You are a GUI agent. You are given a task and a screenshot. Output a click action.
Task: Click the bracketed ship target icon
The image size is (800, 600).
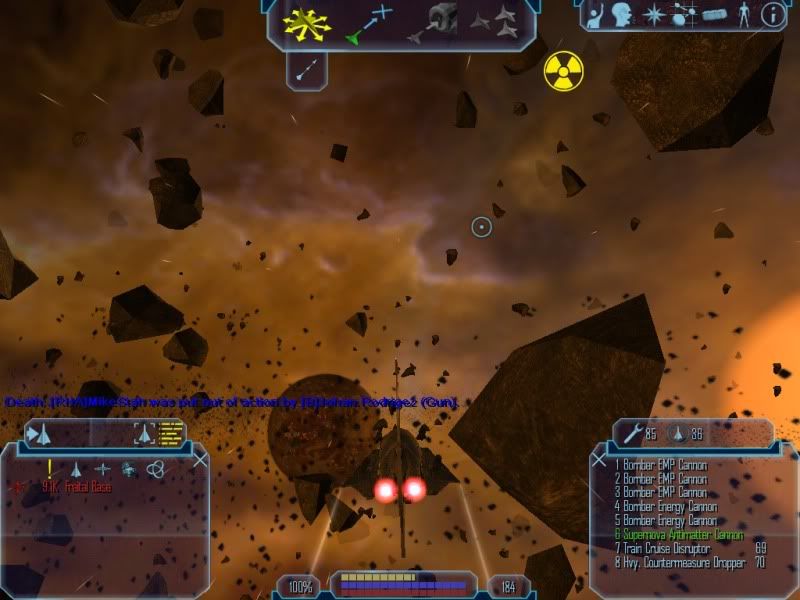[144, 433]
